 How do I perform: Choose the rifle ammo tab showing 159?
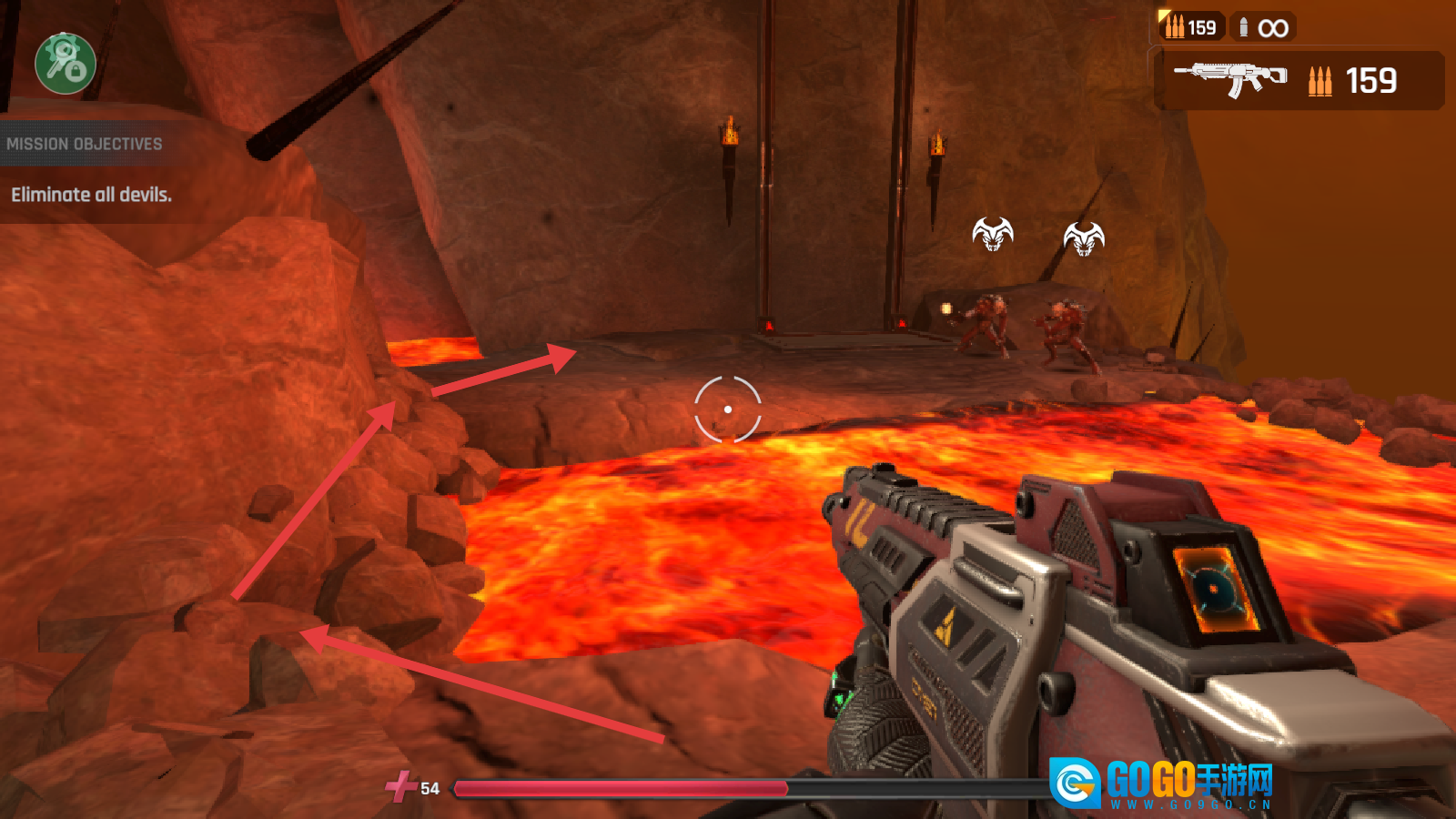(x=1191, y=27)
